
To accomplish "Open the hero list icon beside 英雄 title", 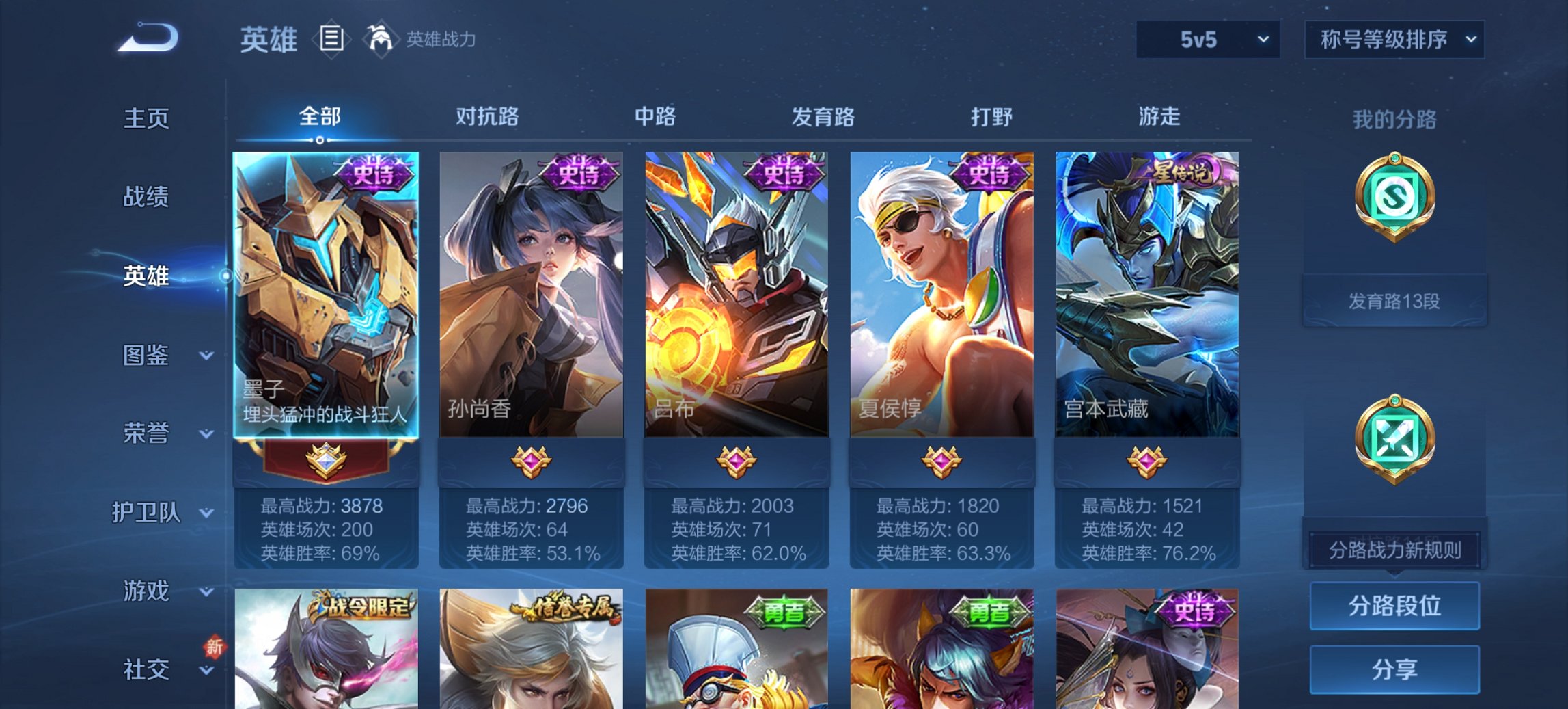I will [x=331, y=40].
